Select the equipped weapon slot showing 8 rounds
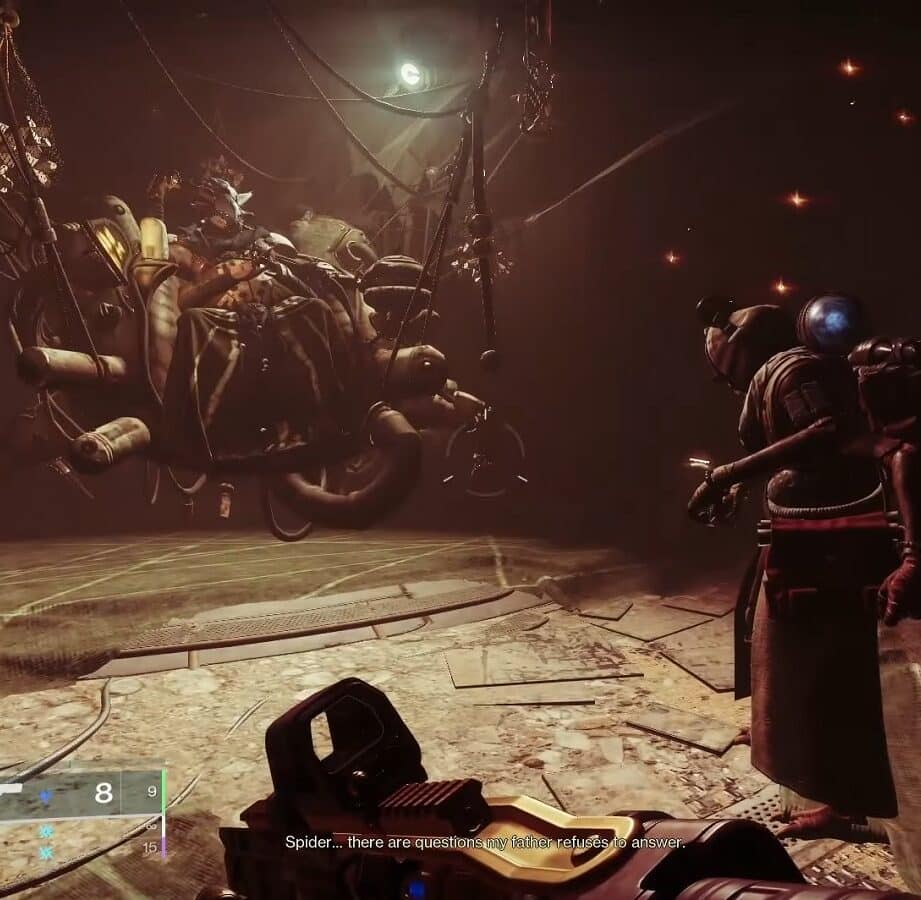Screen dimensions: 921x900 (x=80, y=794)
